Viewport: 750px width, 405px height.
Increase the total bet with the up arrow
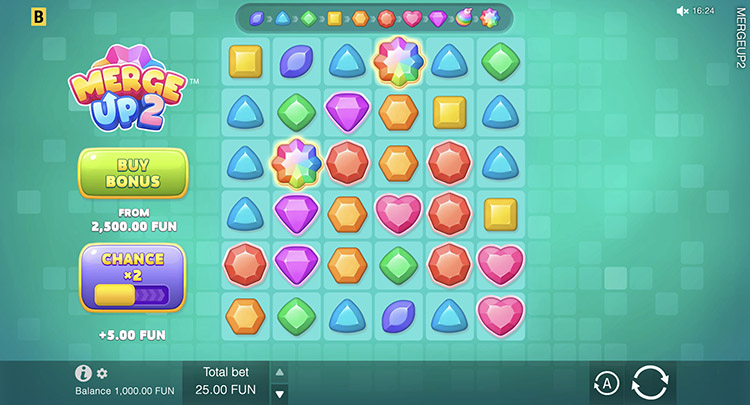pos(280,372)
